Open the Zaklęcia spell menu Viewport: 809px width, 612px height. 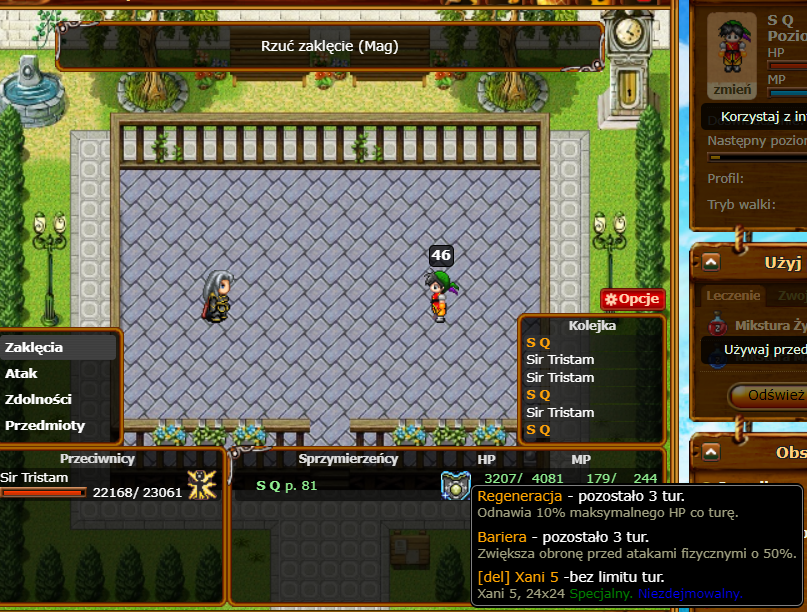[x=34, y=348]
